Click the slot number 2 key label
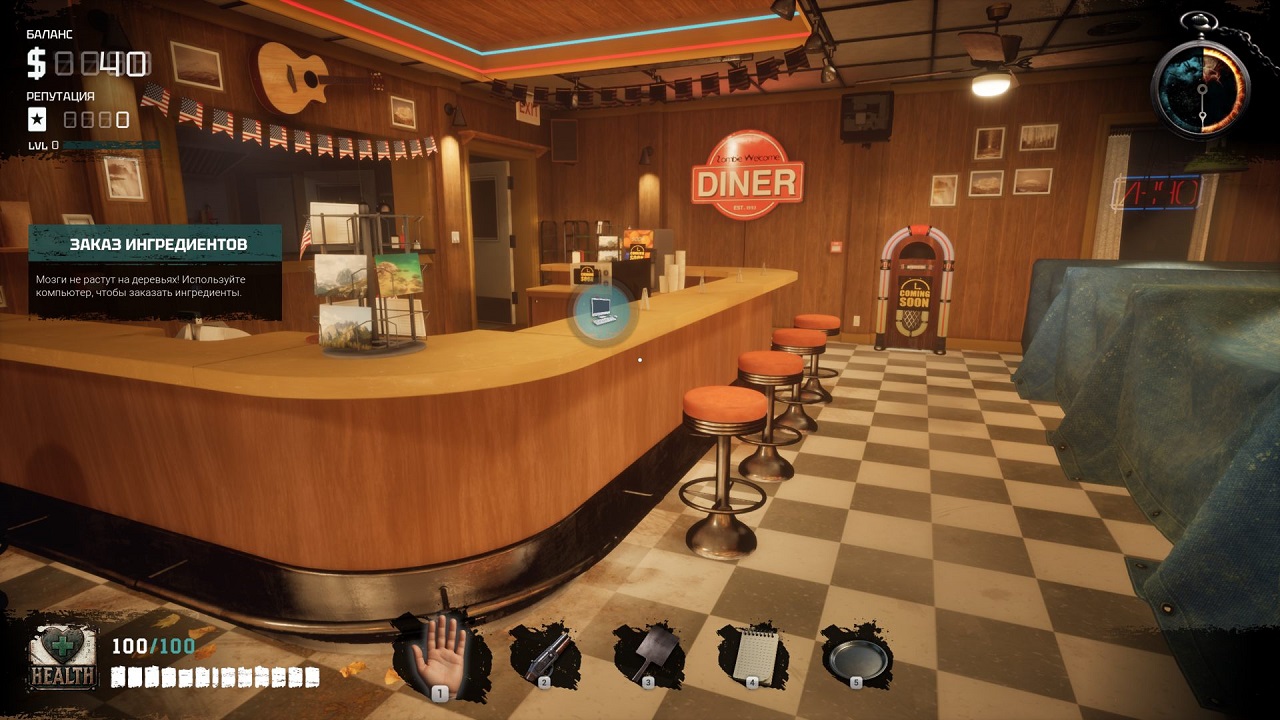Image resolution: width=1280 pixels, height=720 pixels. click(x=543, y=684)
